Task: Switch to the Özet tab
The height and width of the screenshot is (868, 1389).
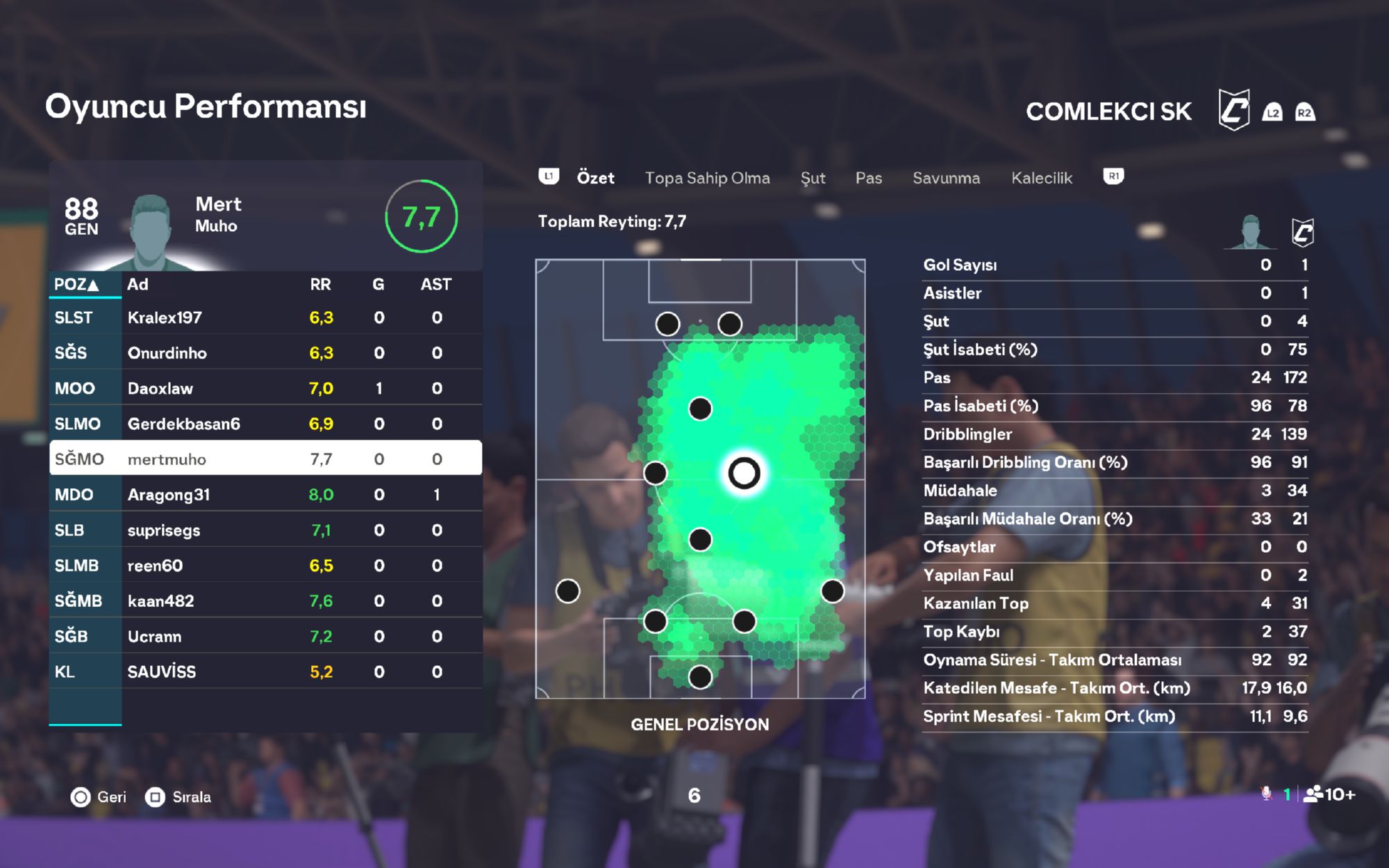Action: [595, 178]
